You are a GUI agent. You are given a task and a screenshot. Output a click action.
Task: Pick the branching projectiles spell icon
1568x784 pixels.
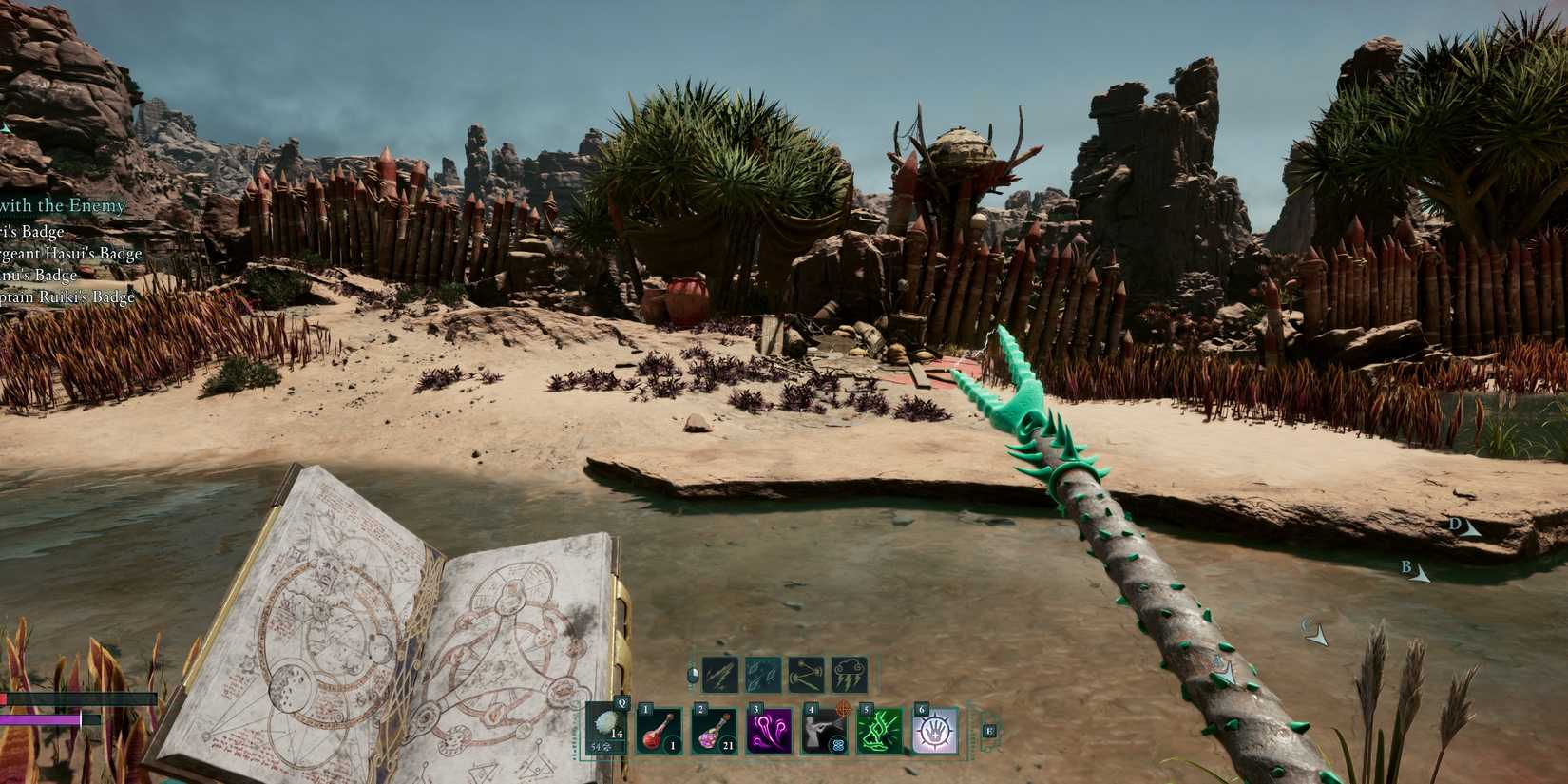click(806, 675)
